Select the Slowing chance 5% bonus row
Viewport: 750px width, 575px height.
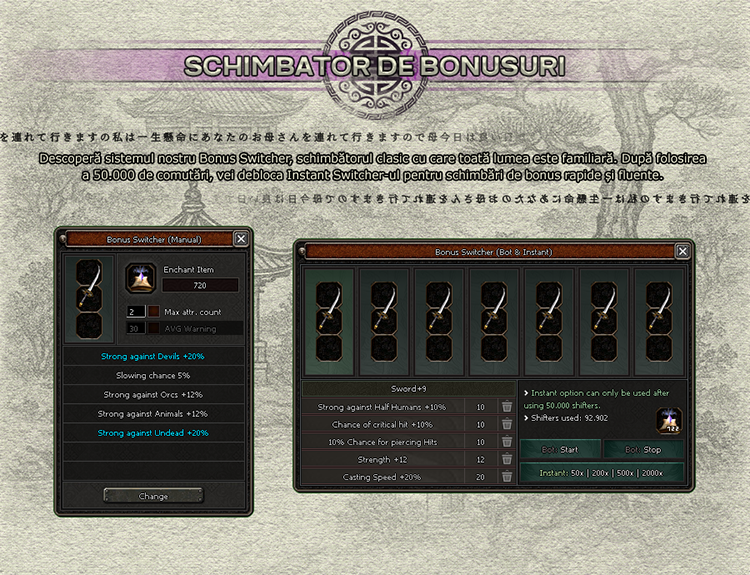click(153, 376)
